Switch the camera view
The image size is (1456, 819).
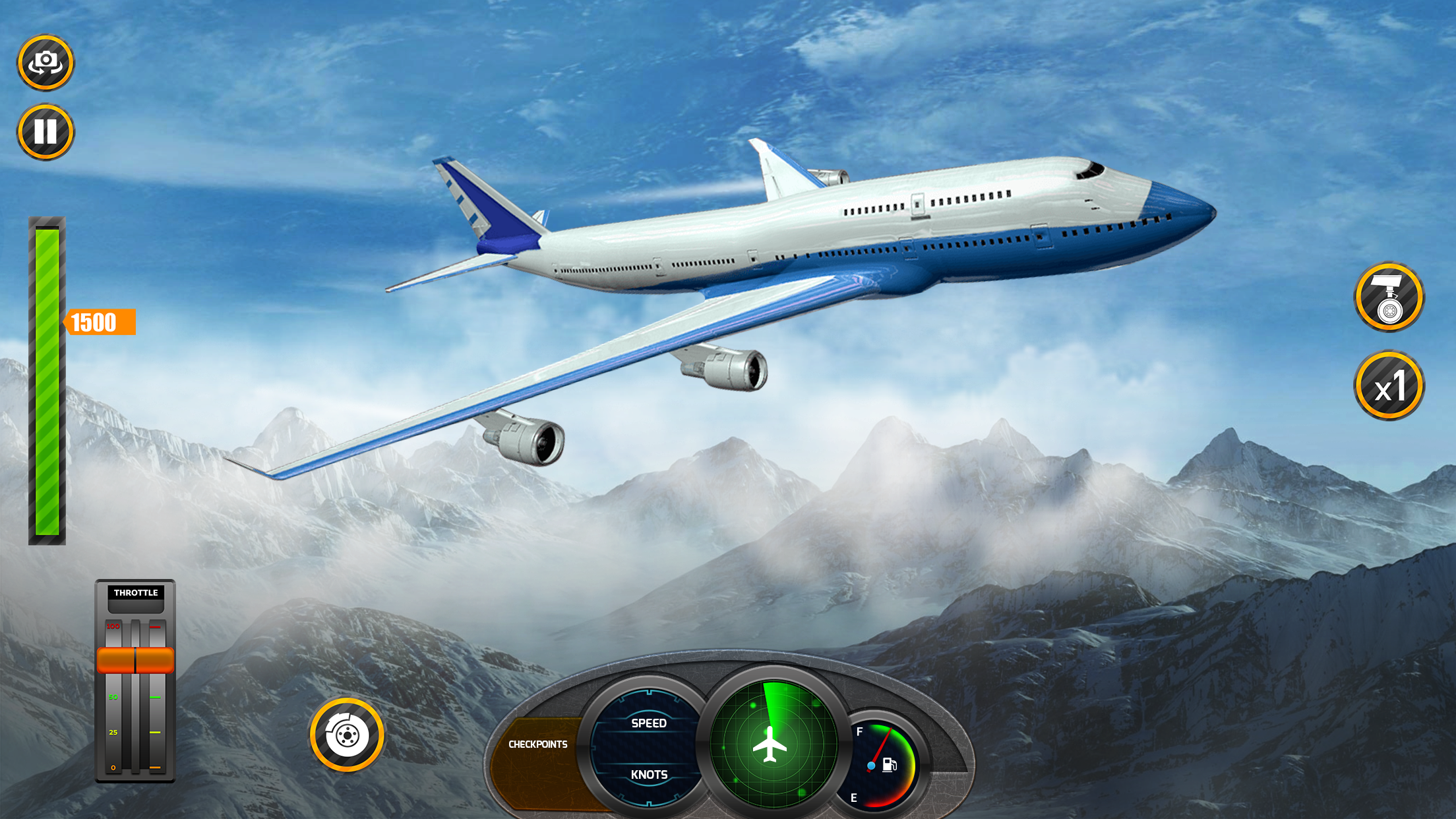click(x=45, y=63)
